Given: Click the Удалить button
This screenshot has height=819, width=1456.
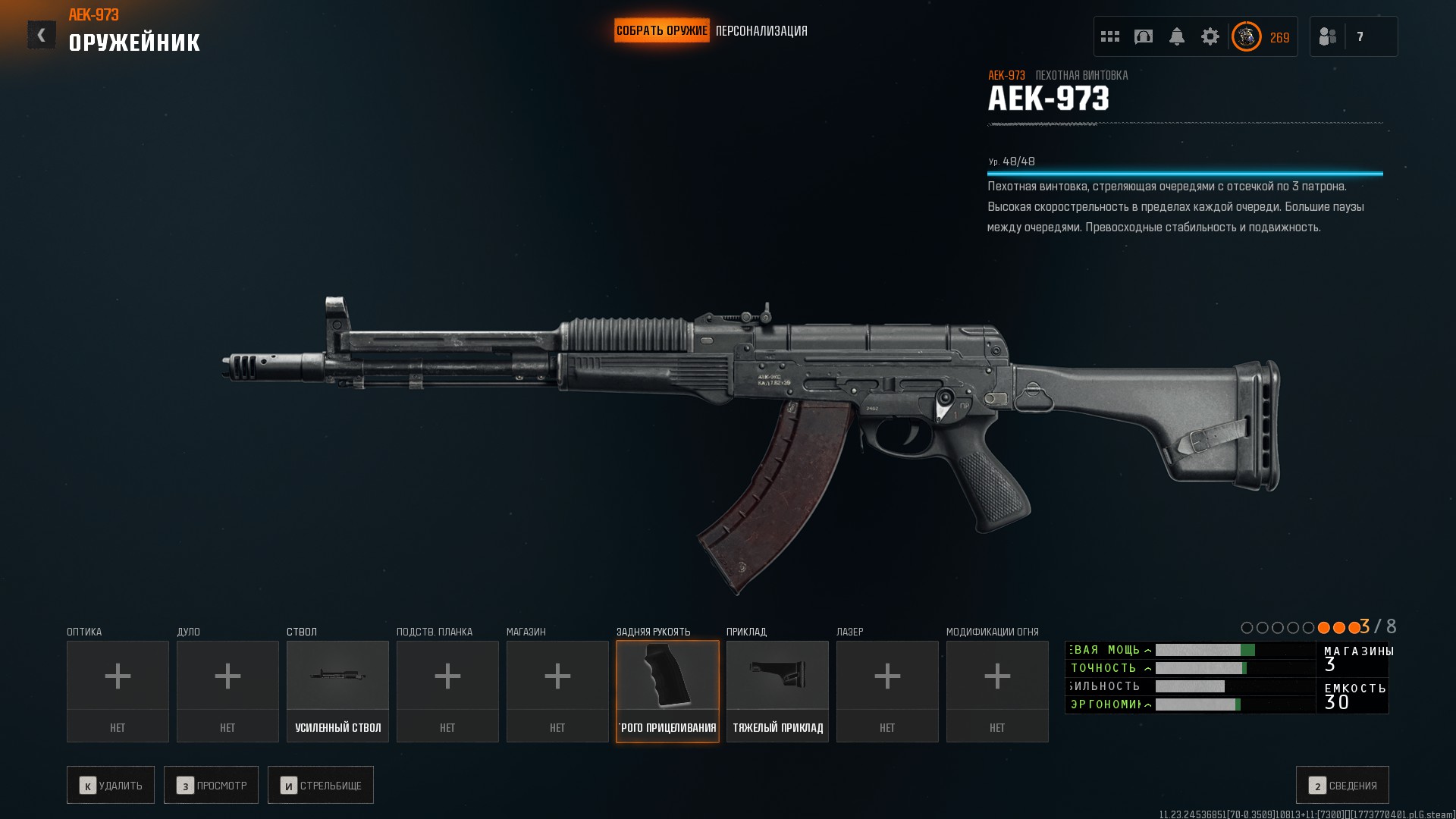Looking at the screenshot, I should (x=111, y=785).
